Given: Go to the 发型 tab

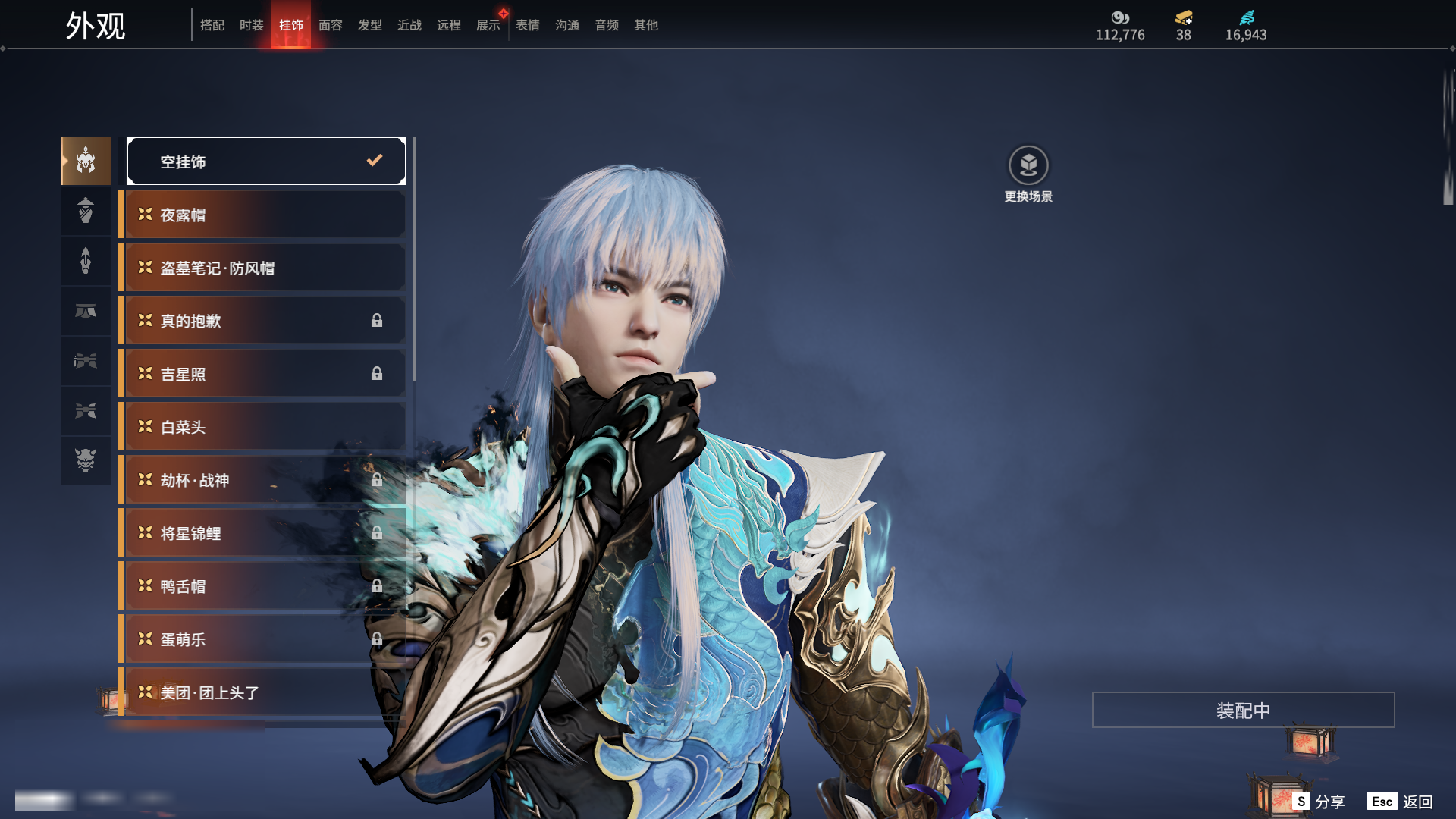Looking at the screenshot, I should click(x=369, y=25).
